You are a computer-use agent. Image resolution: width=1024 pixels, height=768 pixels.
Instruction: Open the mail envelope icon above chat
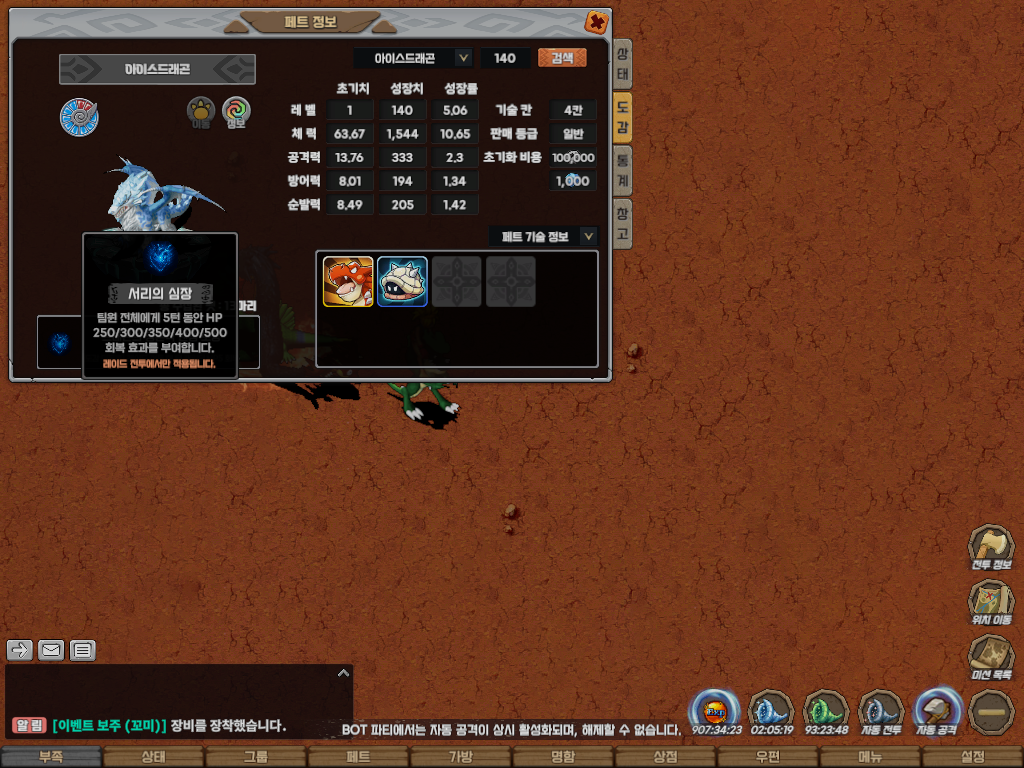click(x=51, y=650)
